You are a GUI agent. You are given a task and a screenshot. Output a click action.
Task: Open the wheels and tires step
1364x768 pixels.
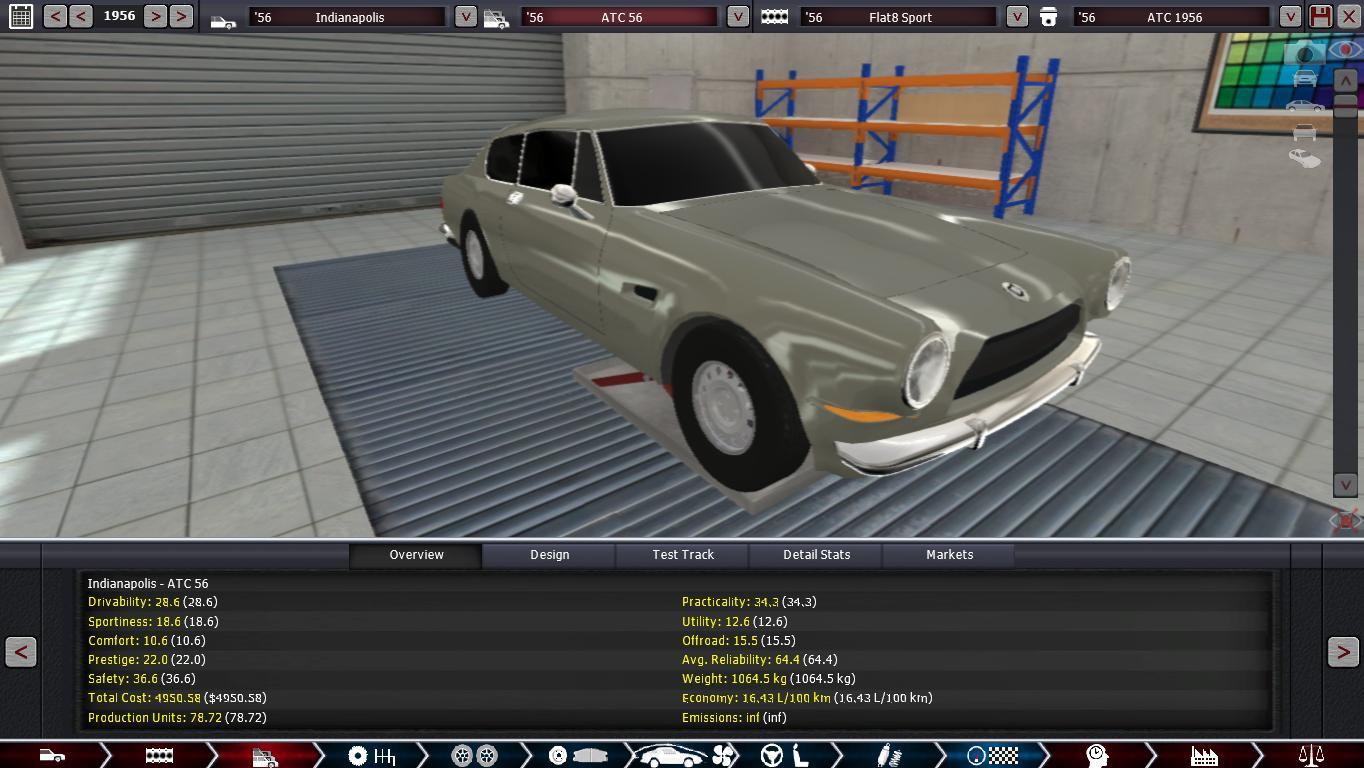click(x=474, y=756)
